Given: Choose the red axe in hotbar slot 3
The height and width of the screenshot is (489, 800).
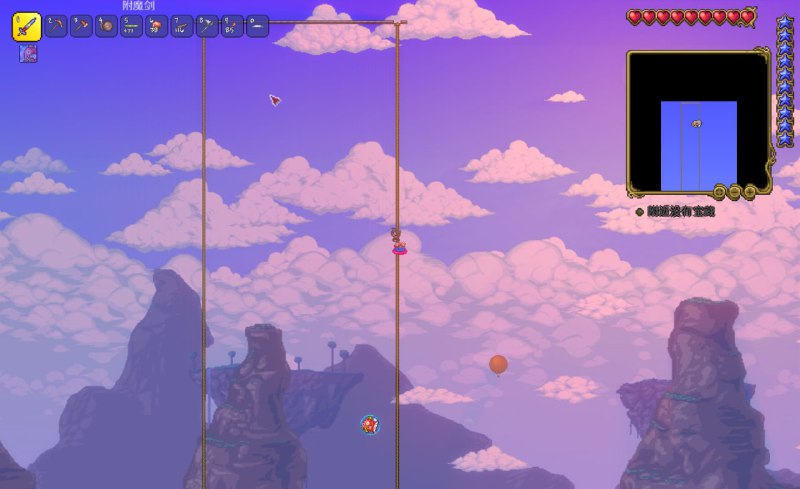Looking at the screenshot, I should pos(81,27).
